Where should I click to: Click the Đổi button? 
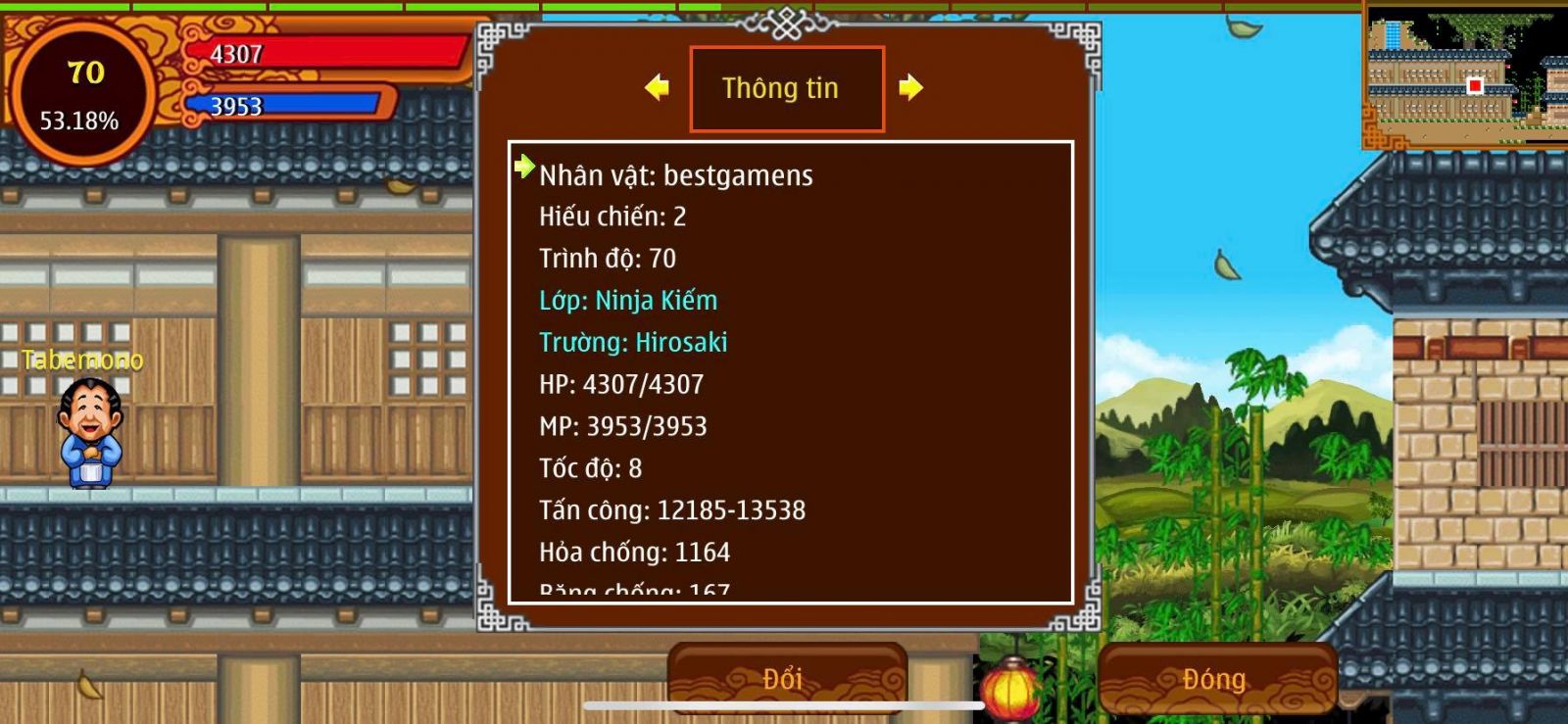click(786, 678)
